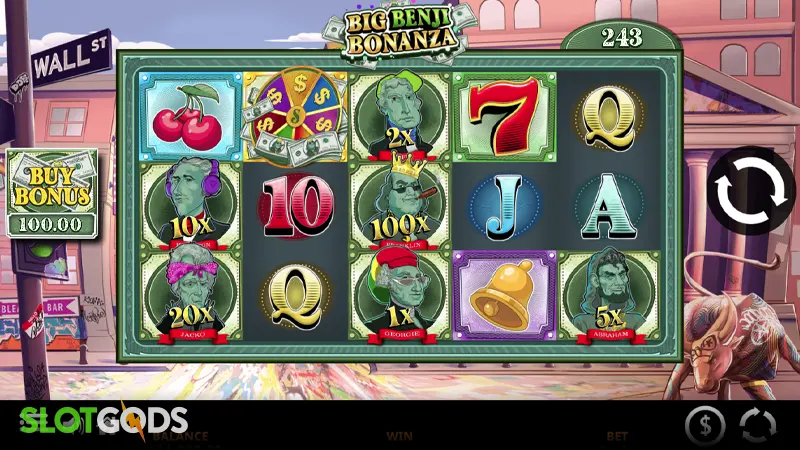Spin the reels with the large arrows button
This screenshot has width=800, height=450.
pos(751,191)
